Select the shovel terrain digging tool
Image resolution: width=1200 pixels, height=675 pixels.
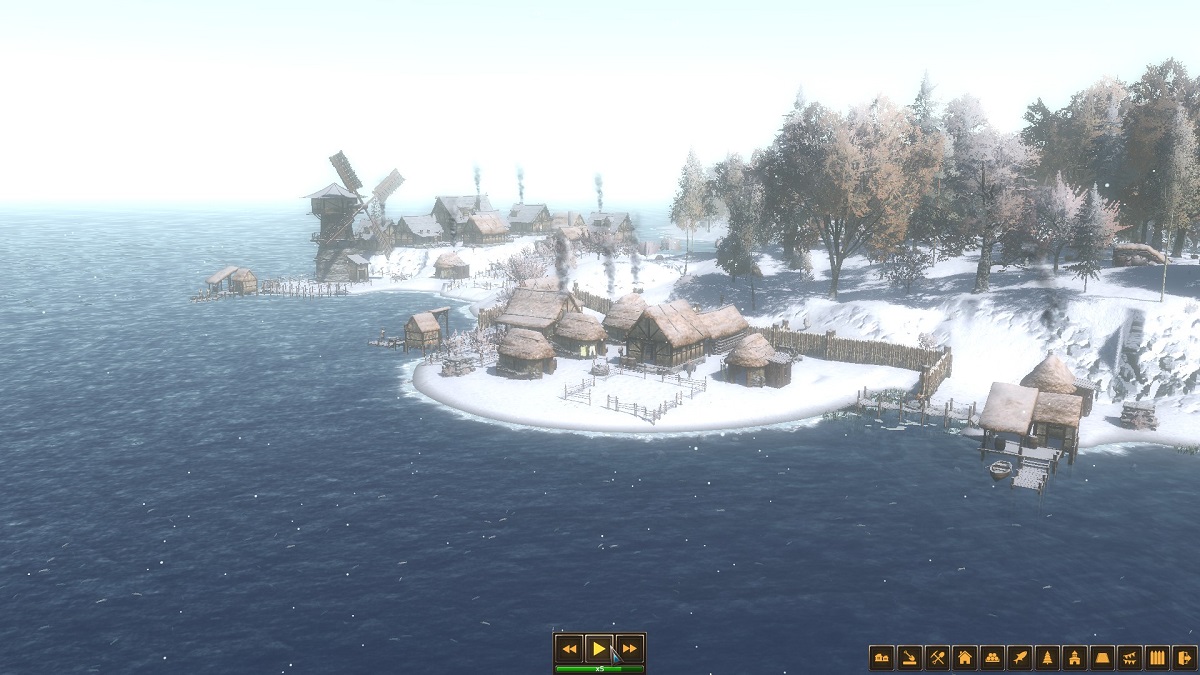pos(909,658)
